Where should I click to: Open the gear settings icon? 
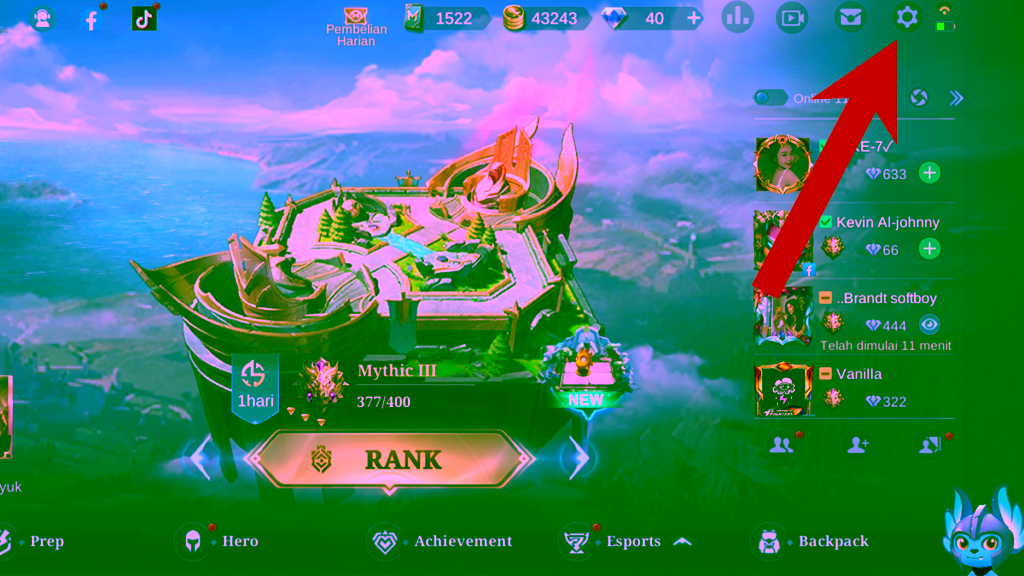(907, 17)
